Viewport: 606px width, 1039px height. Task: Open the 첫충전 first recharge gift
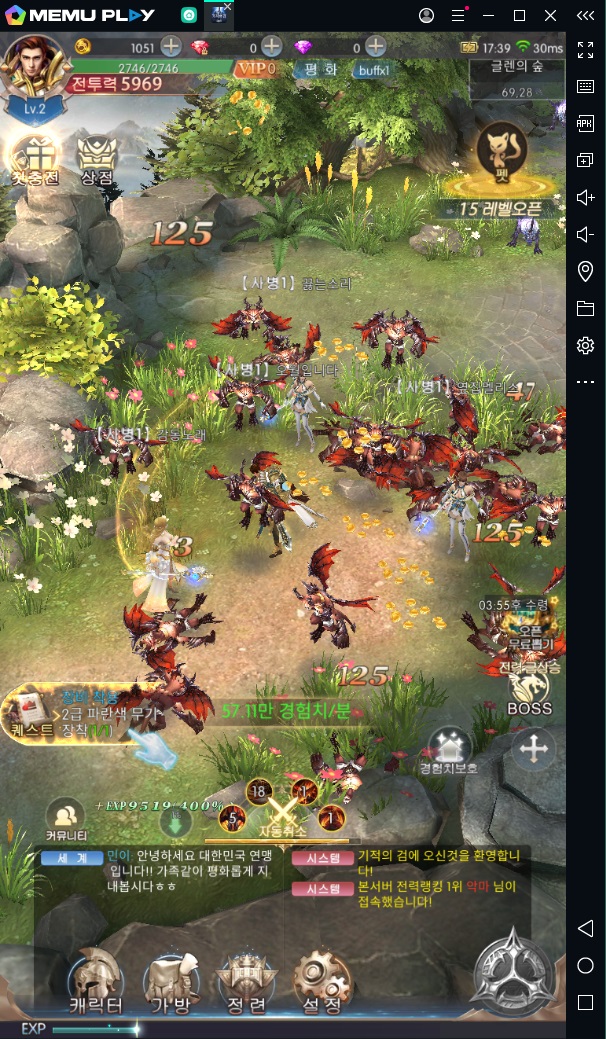pyautogui.click(x=34, y=160)
